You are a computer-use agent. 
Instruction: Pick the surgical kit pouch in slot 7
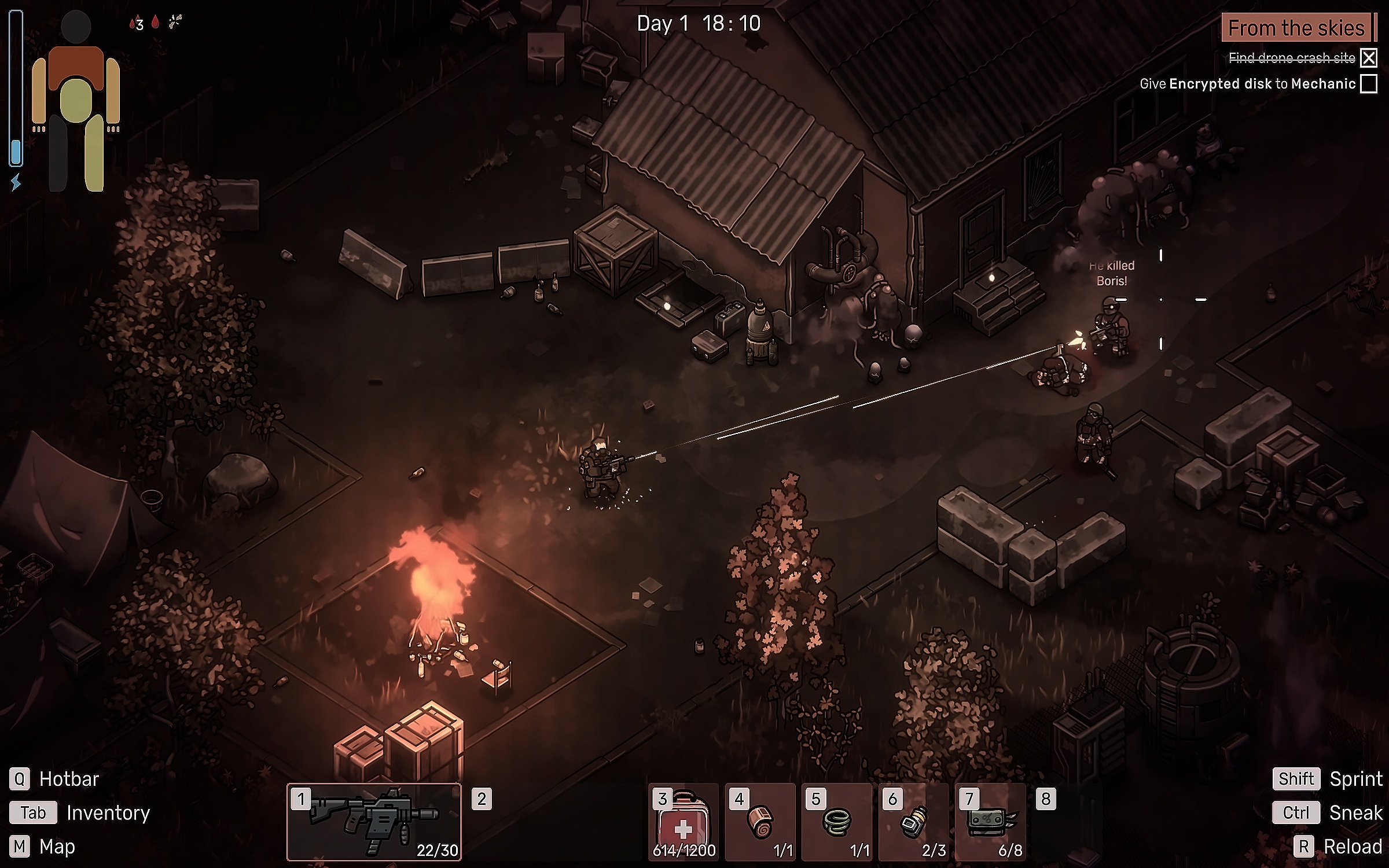(x=990, y=822)
